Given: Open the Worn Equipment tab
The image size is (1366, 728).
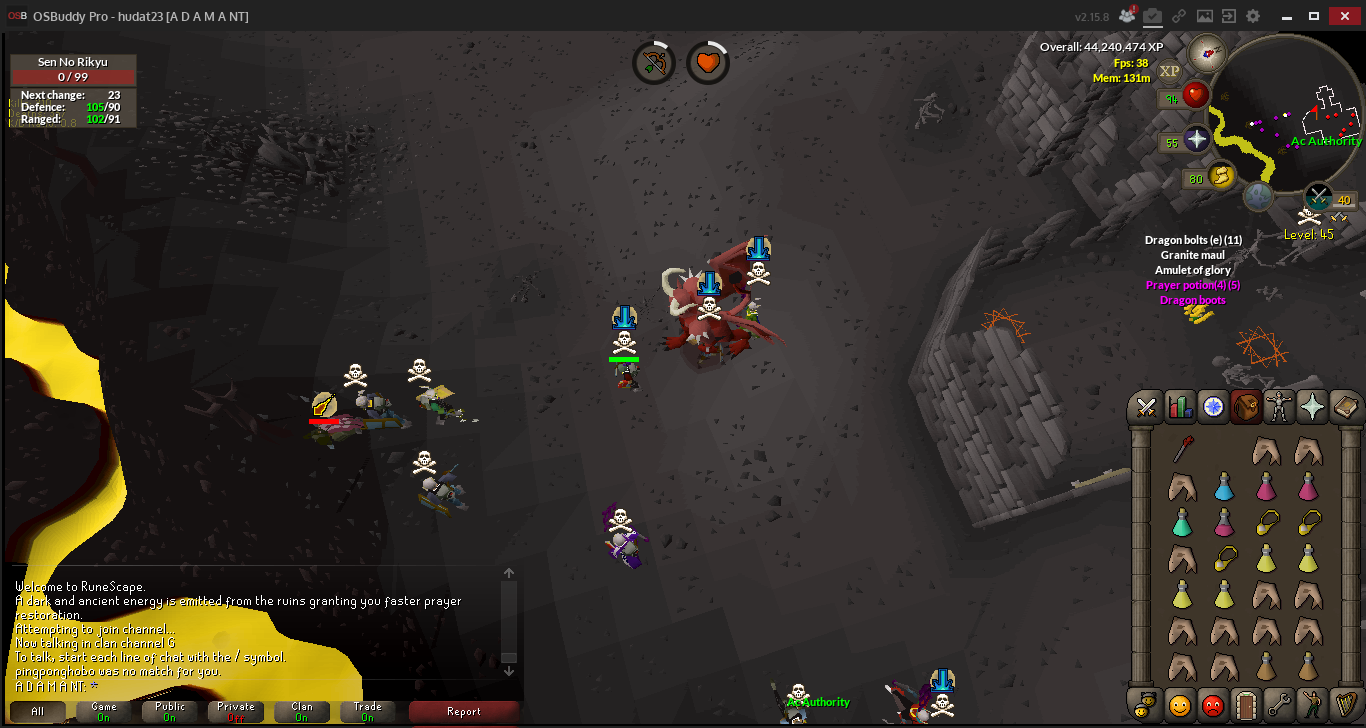Looking at the screenshot, I should click(x=1279, y=407).
